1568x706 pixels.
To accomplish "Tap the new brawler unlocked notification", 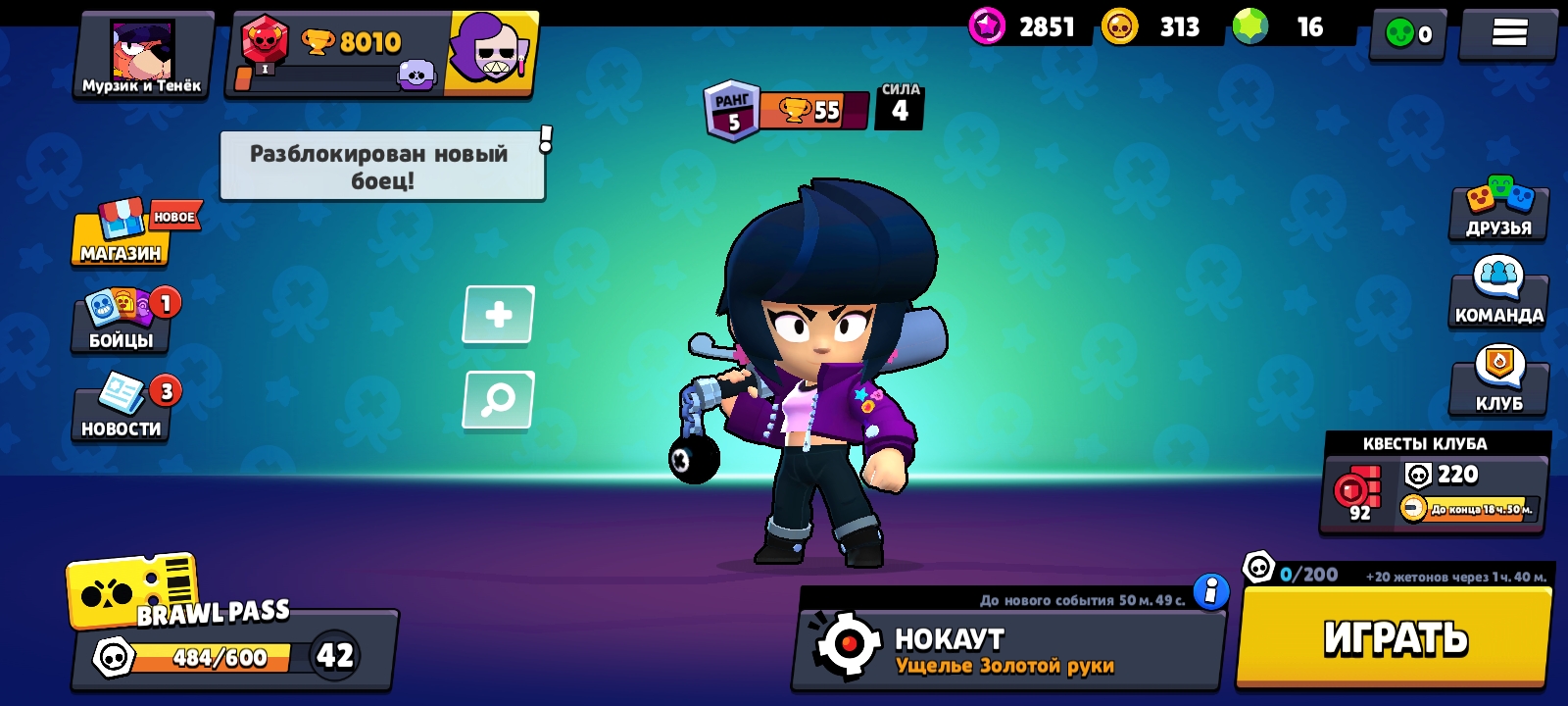I will point(382,167).
